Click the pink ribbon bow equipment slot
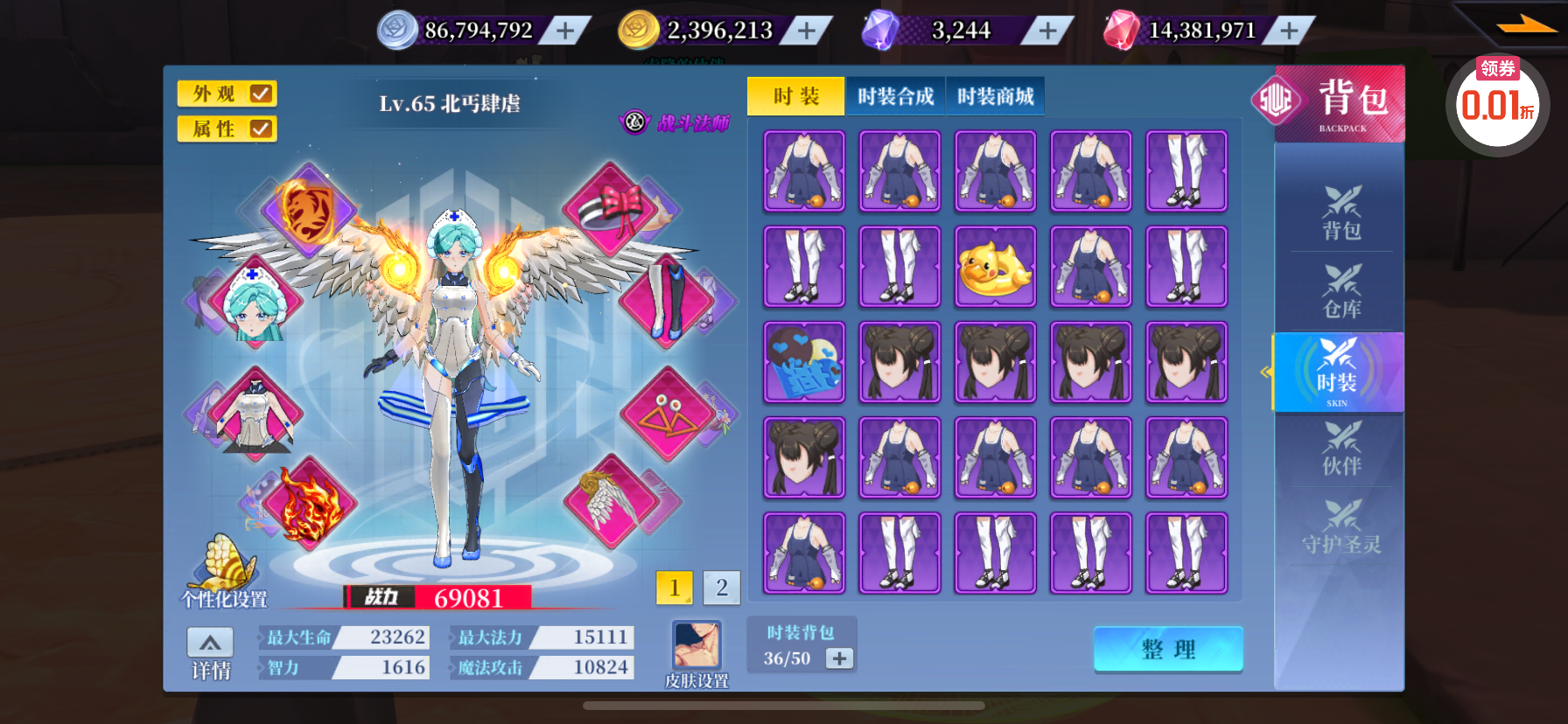The width and height of the screenshot is (1568, 724). (612, 208)
